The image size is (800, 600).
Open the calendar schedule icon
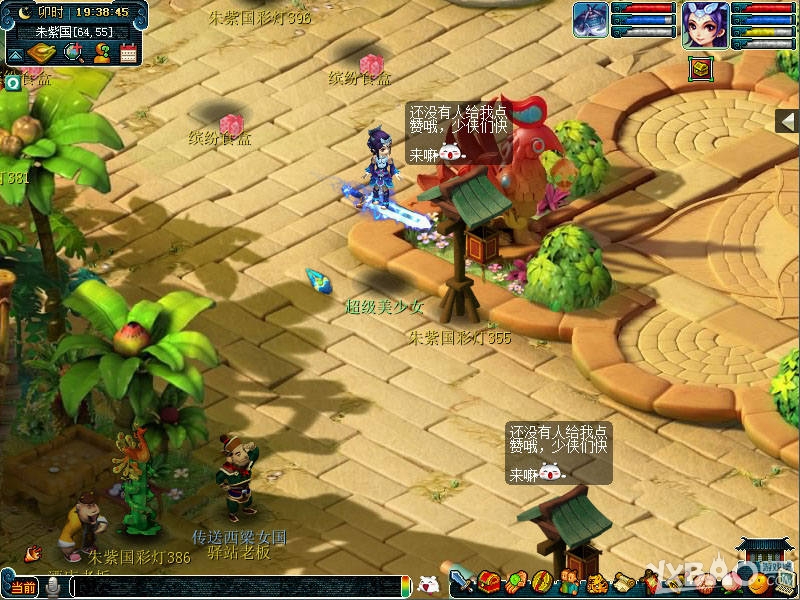(128, 54)
